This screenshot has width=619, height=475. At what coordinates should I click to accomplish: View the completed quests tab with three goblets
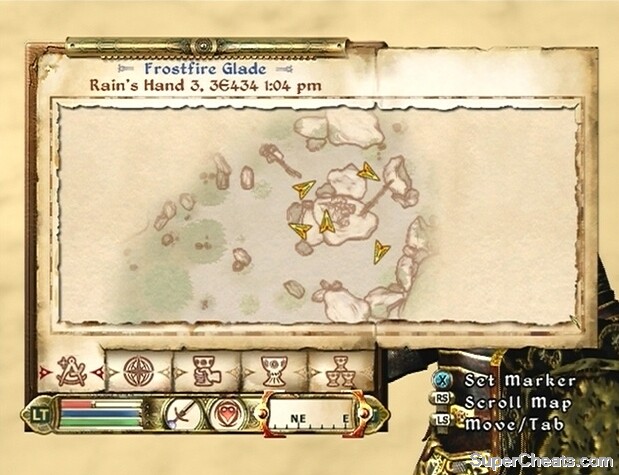337,372
